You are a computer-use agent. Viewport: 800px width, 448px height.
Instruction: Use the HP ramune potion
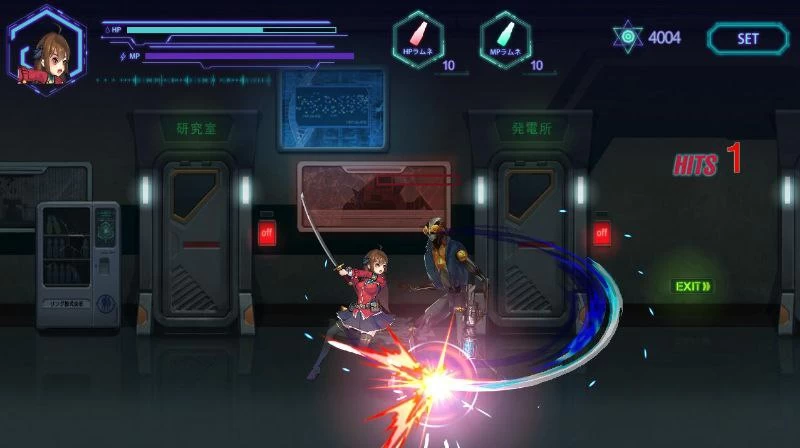pyautogui.click(x=418, y=41)
